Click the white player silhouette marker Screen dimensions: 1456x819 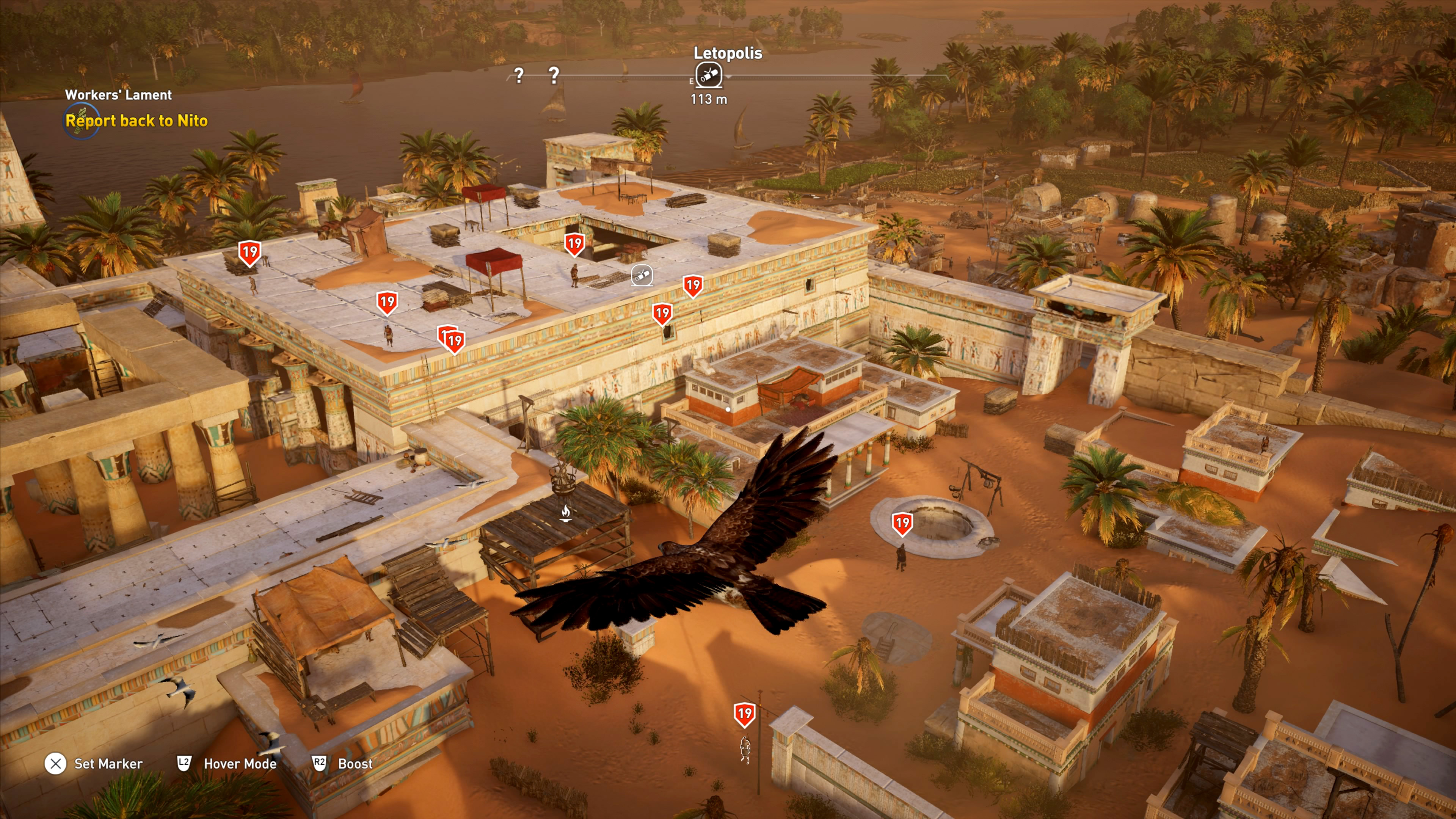(x=745, y=750)
